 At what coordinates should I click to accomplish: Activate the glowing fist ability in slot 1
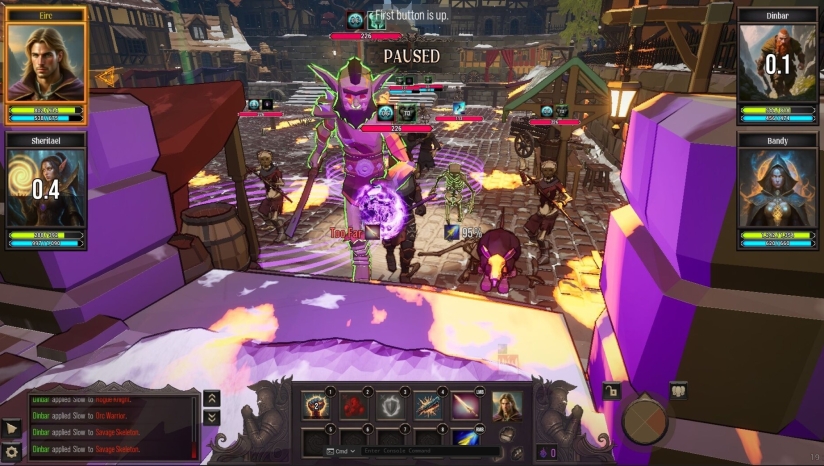[x=316, y=405]
